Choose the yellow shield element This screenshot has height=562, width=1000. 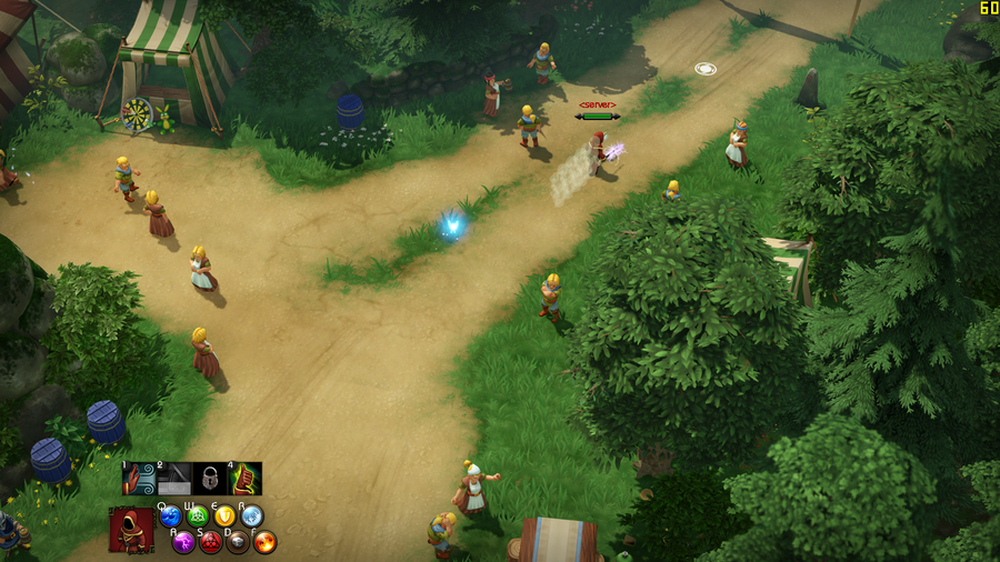(225, 517)
